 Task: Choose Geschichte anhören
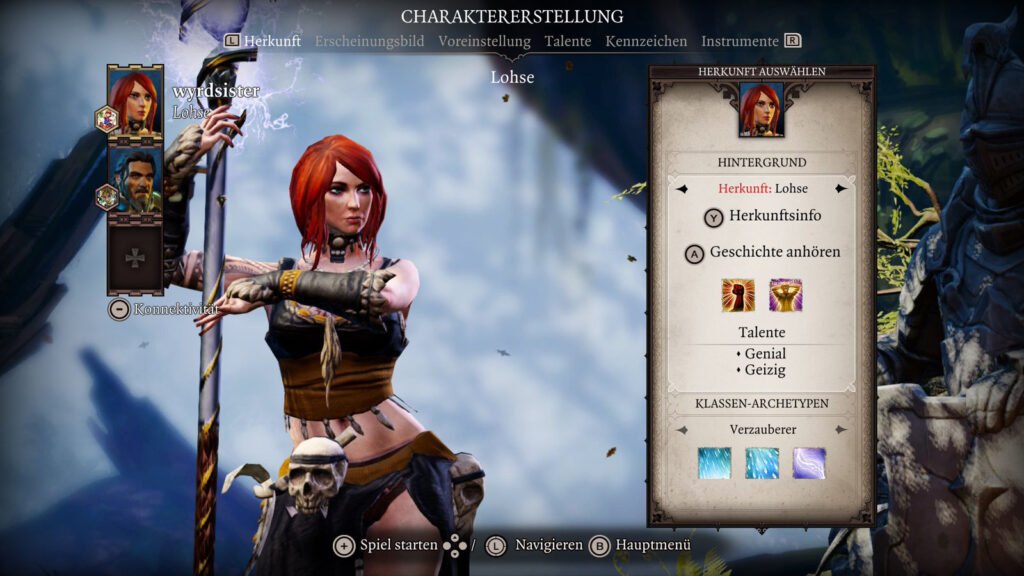(x=762, y=253)
